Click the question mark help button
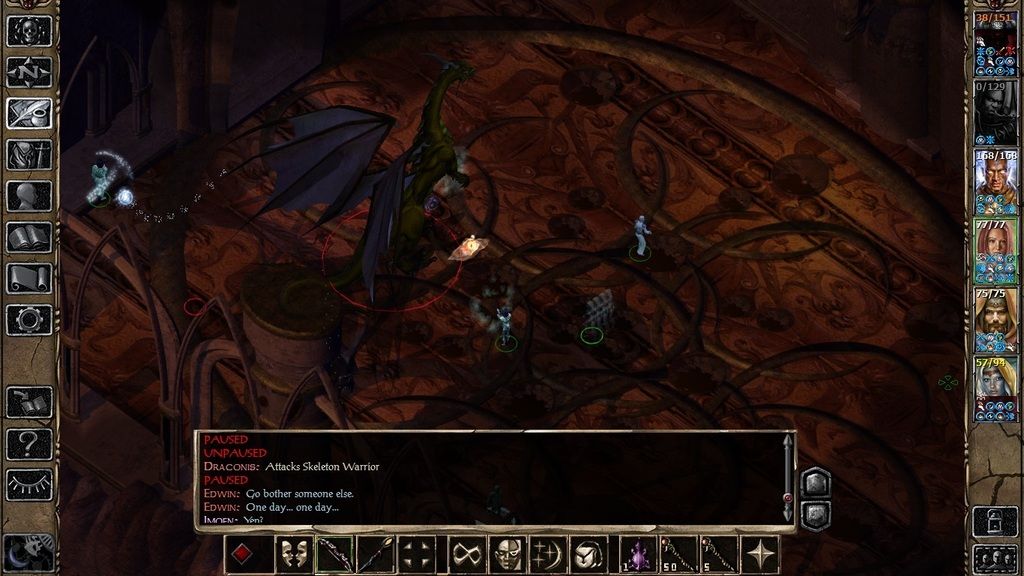The height and width of the screenshot is (576, 1024). 29,443
